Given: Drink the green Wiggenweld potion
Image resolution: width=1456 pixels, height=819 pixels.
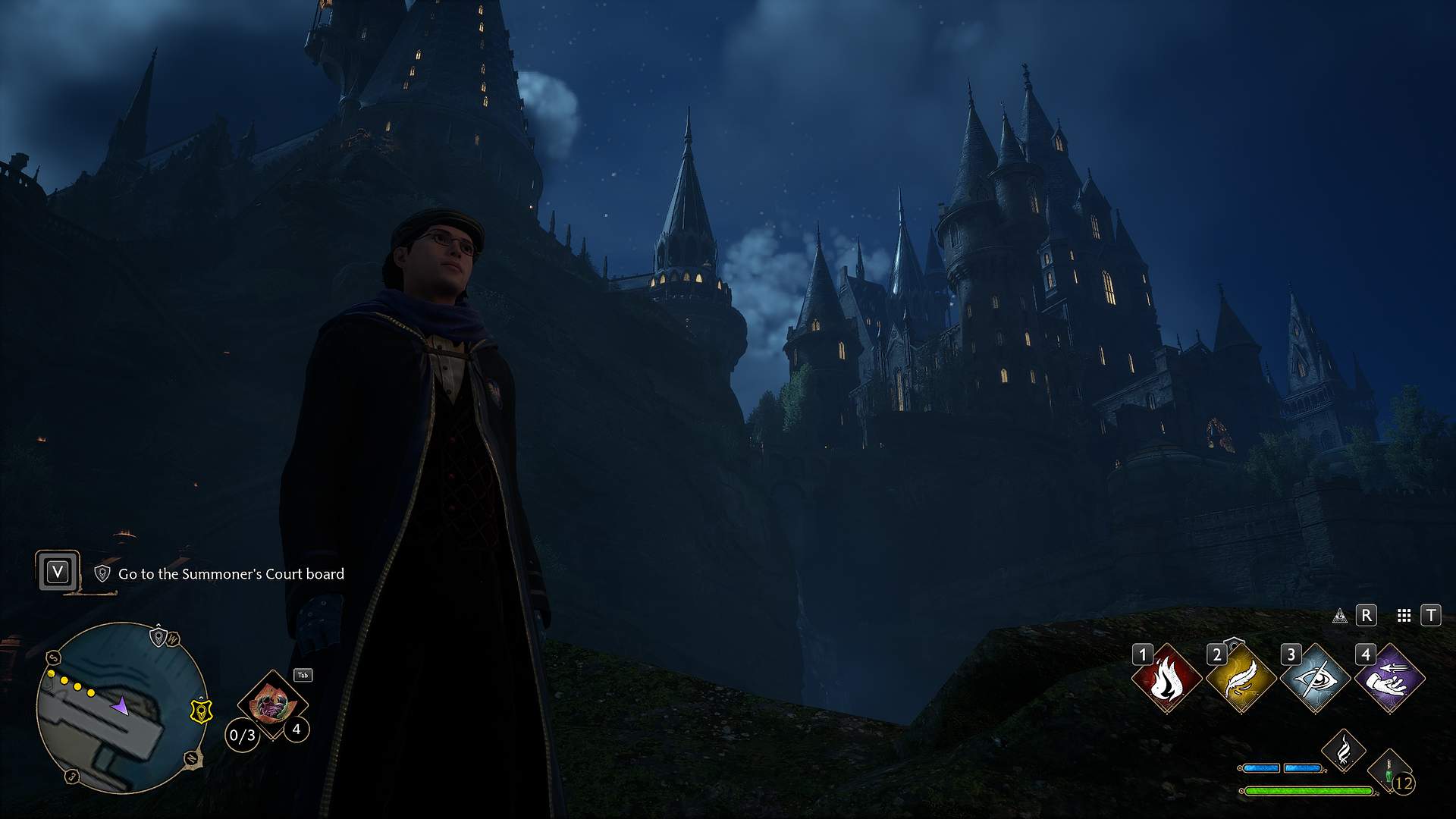Looking at the screenshot, I should pos(1389,772).
